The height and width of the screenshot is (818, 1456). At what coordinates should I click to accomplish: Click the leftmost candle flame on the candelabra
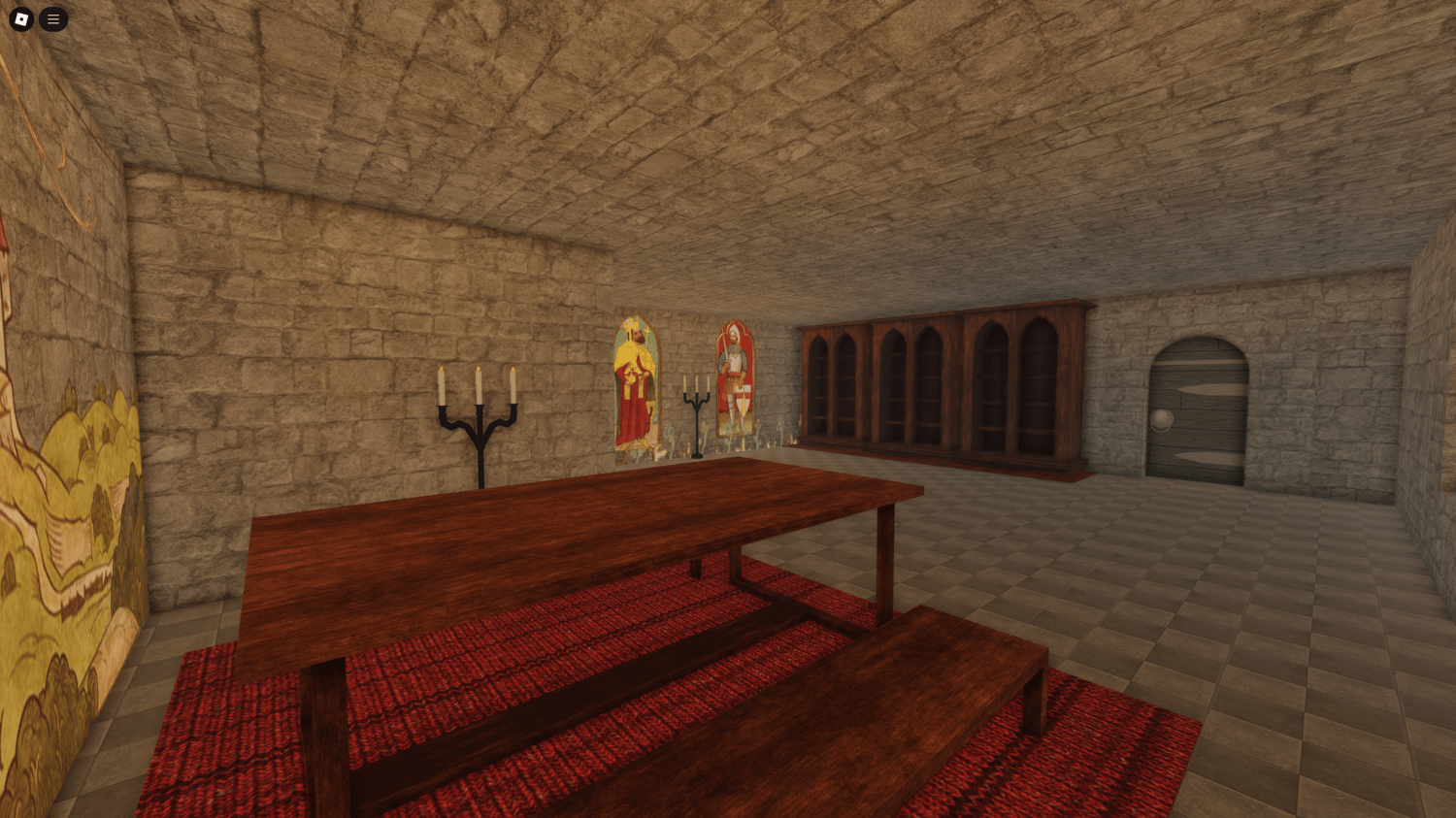coord(441,368)
